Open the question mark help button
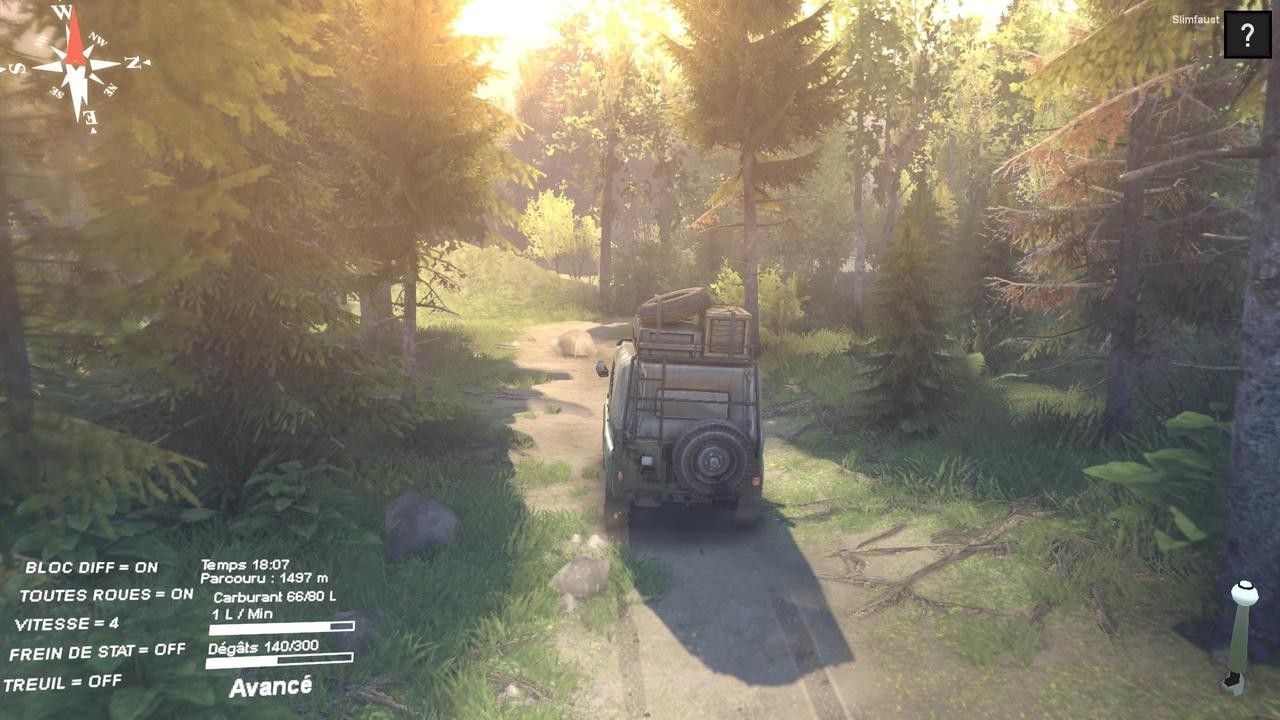 coord(1247,36)
